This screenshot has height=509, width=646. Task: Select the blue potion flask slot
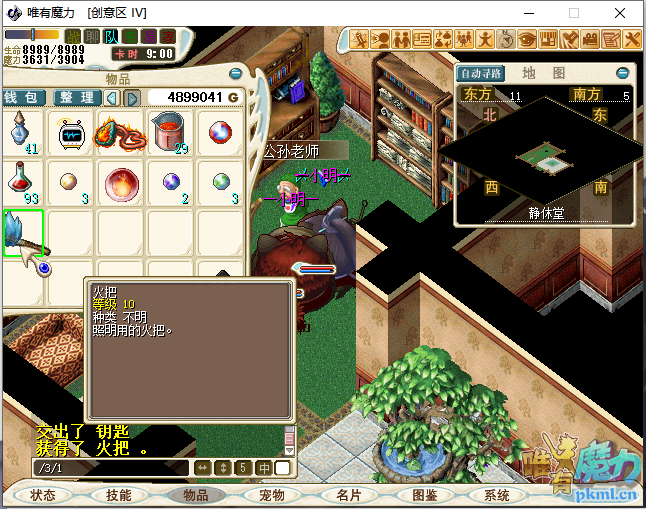tap(22, 133)
